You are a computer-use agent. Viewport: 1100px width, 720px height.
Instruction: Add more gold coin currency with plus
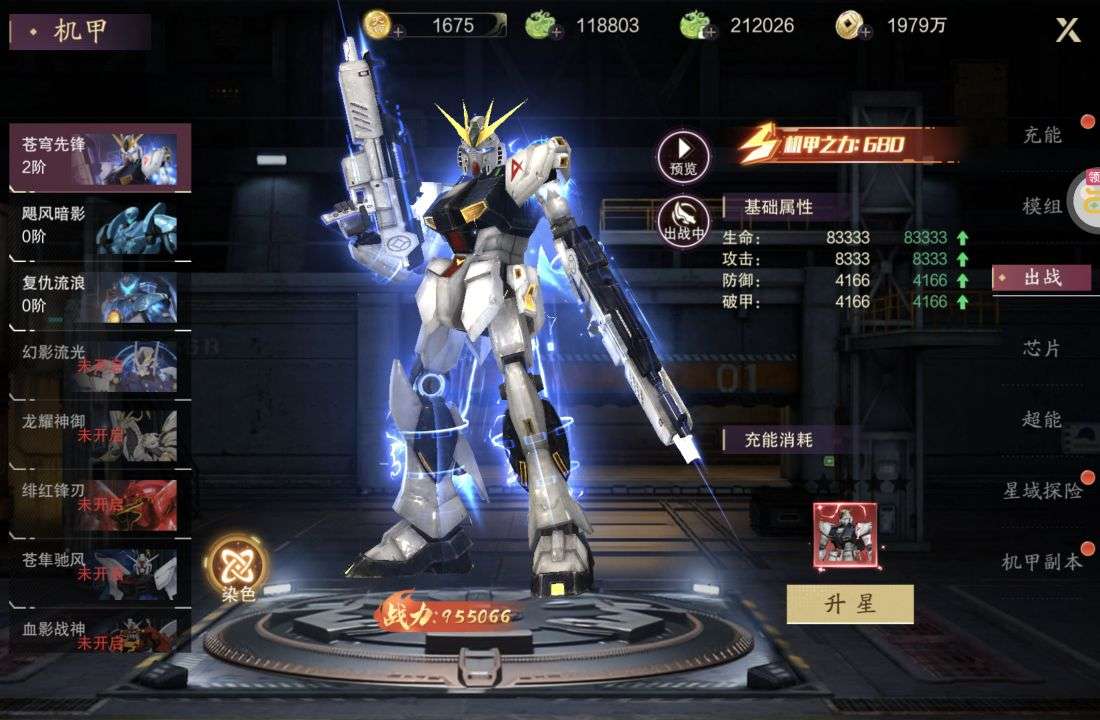pyautogui.click(x=398, y=33)
